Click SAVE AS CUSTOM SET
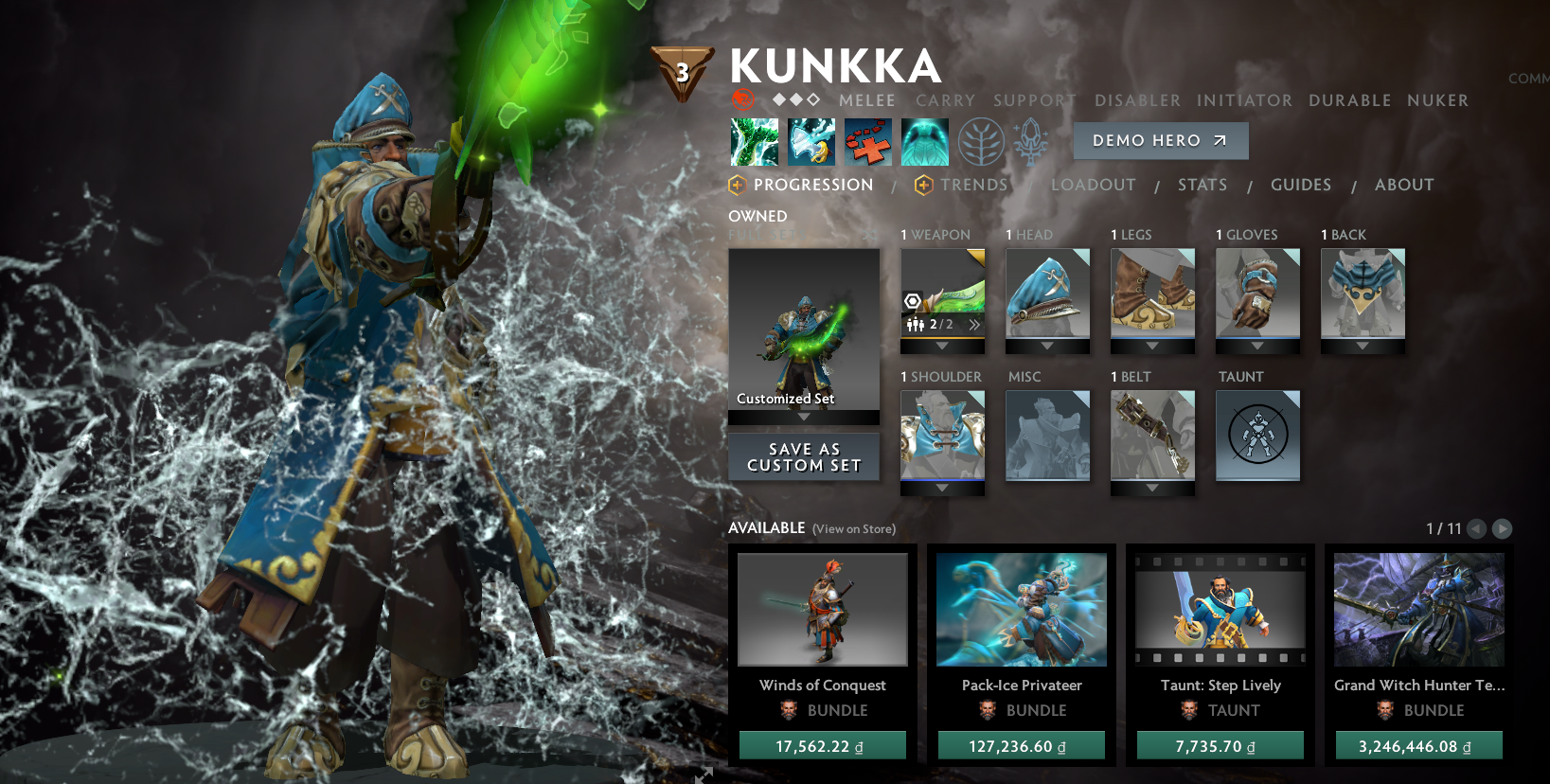 (x=803, y=457)
